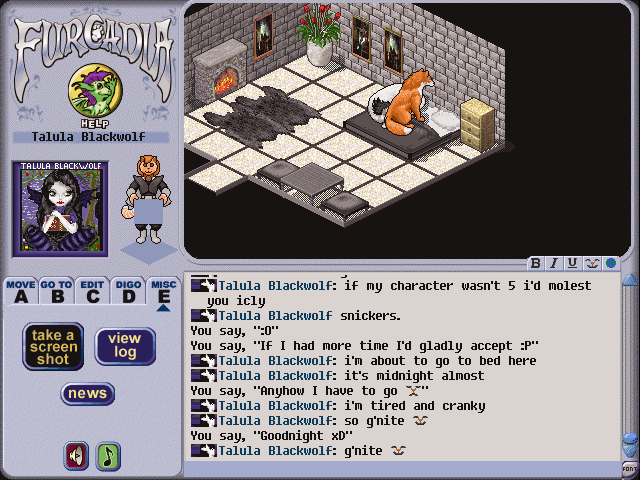The width and height of the screenshot is (640, 480).
Task: Toggle the music note button
Action: click(107, 455)
